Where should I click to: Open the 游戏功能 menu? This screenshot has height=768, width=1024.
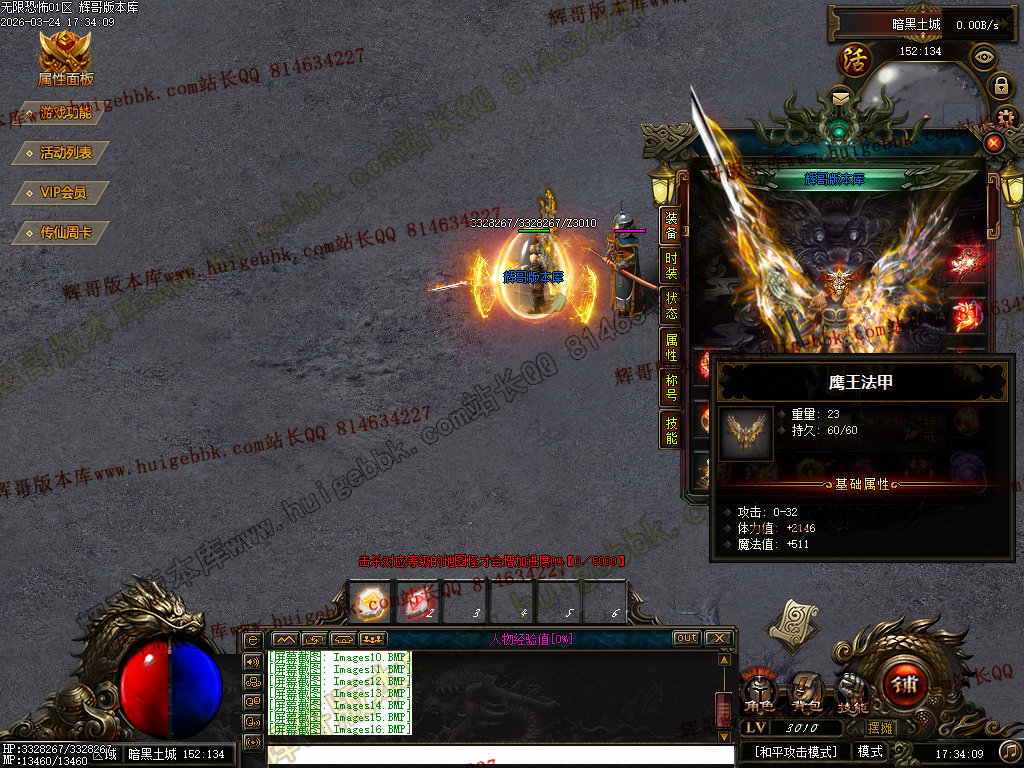[x=62, y=113]
